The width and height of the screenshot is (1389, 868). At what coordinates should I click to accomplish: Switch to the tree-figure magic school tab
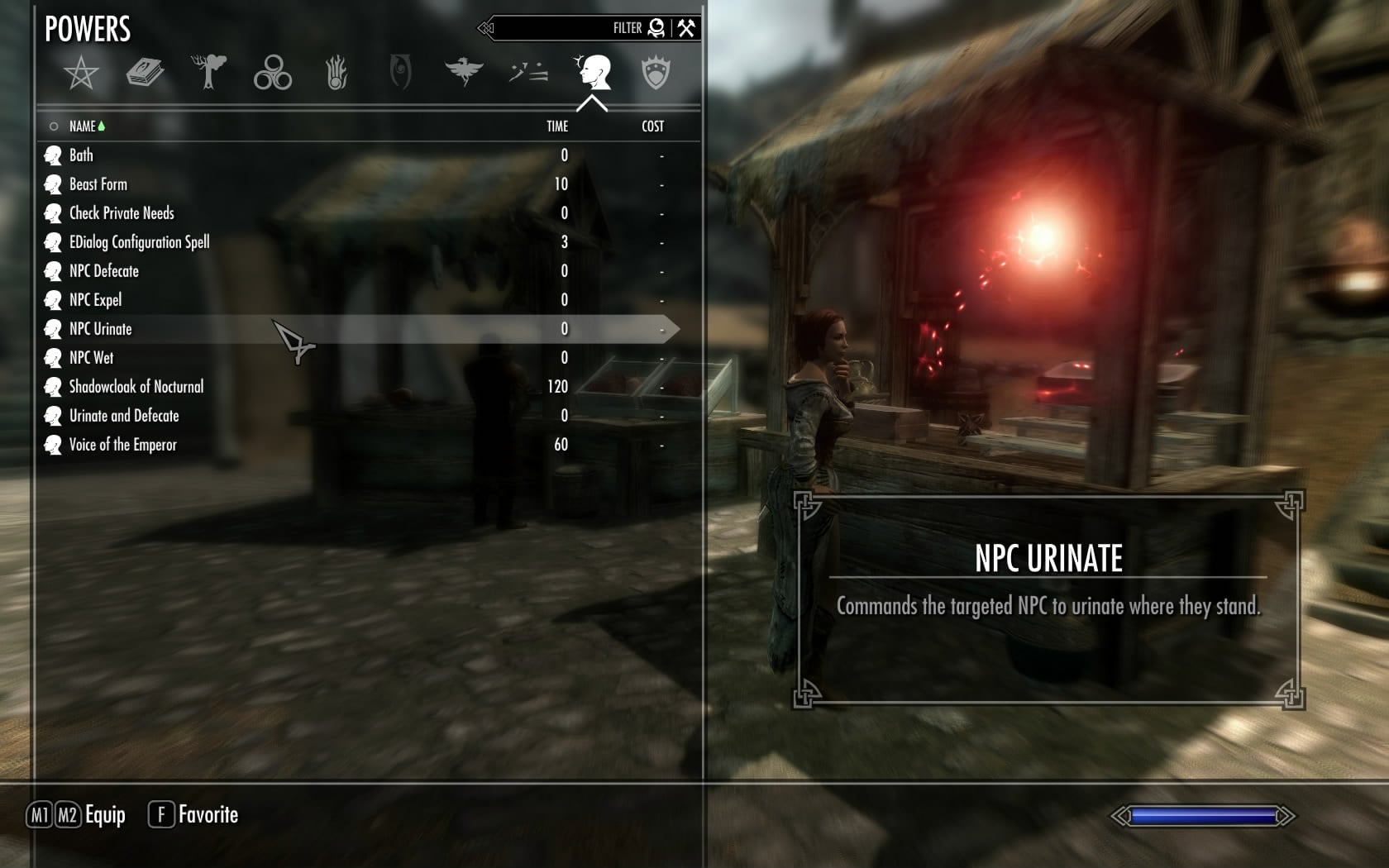tap(208, 73)
